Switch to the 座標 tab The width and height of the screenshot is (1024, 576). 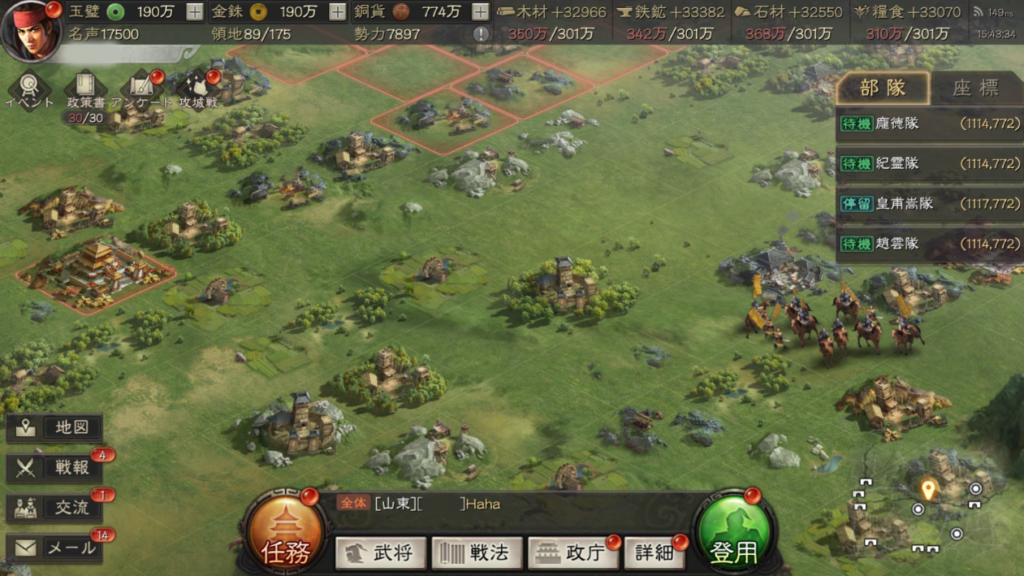pos(975,88)
